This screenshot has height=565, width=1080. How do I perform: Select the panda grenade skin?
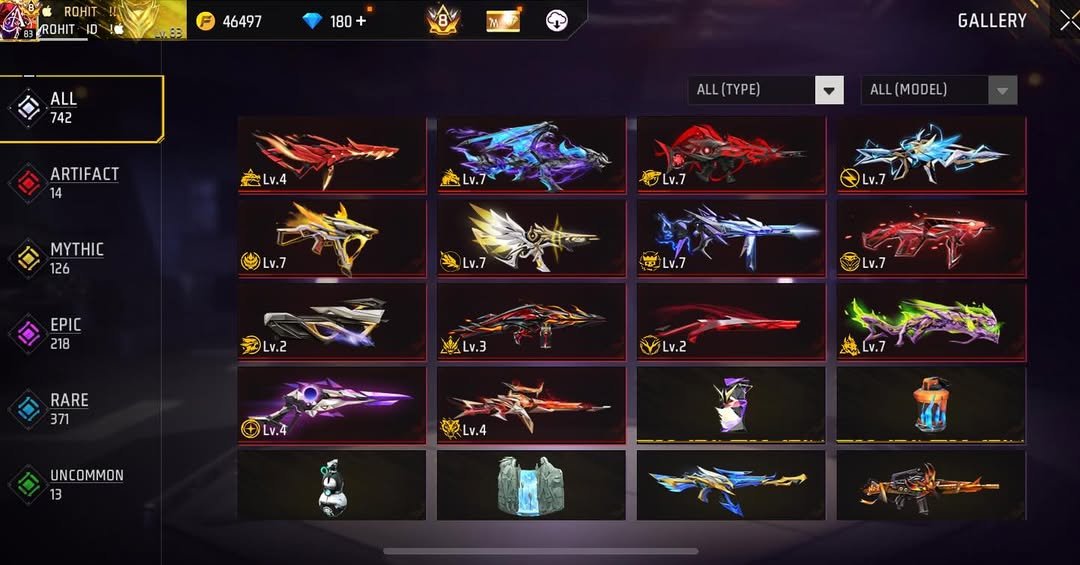(332, 485)
